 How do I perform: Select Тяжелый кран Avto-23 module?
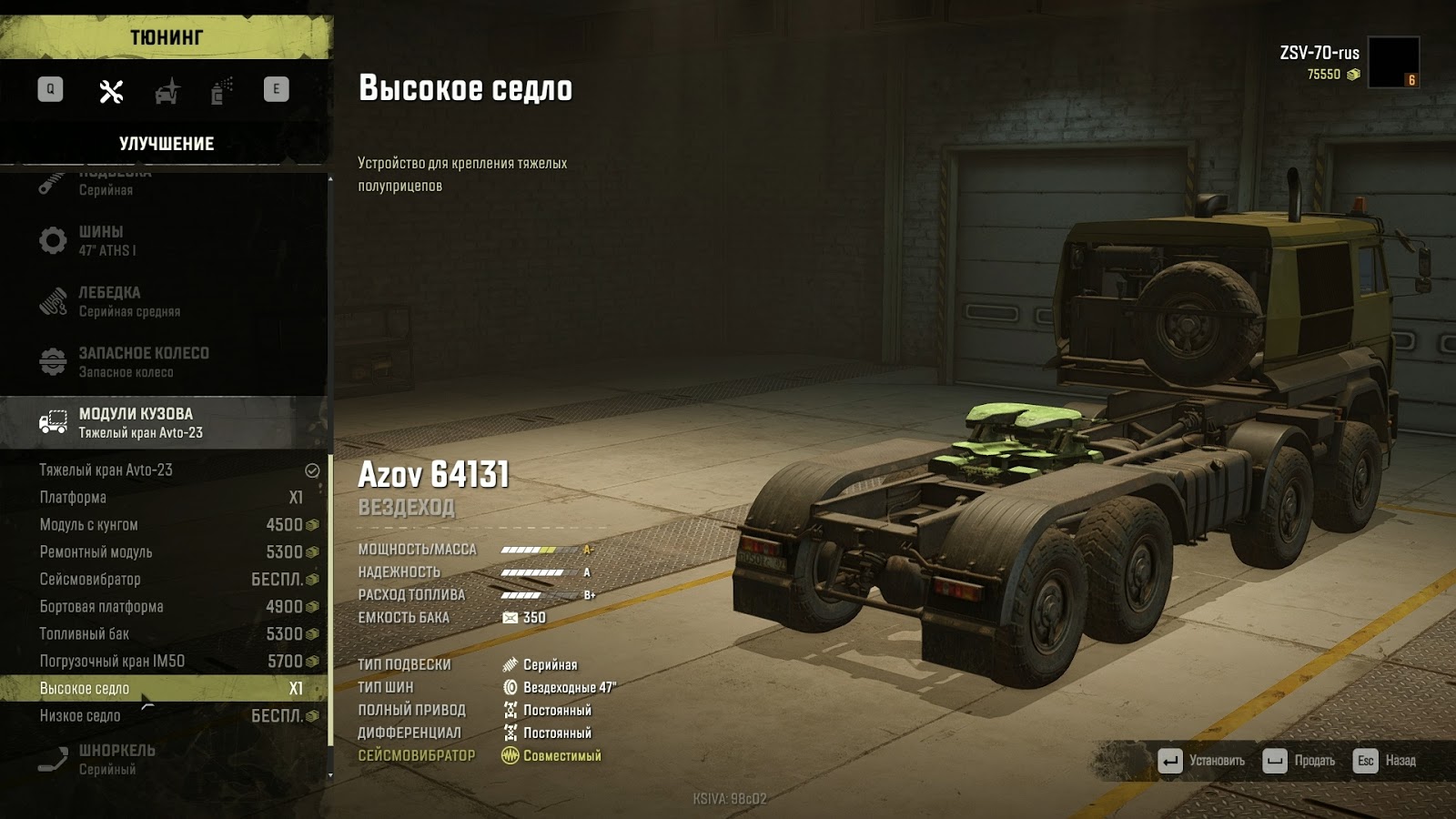(x=164, y=470)
